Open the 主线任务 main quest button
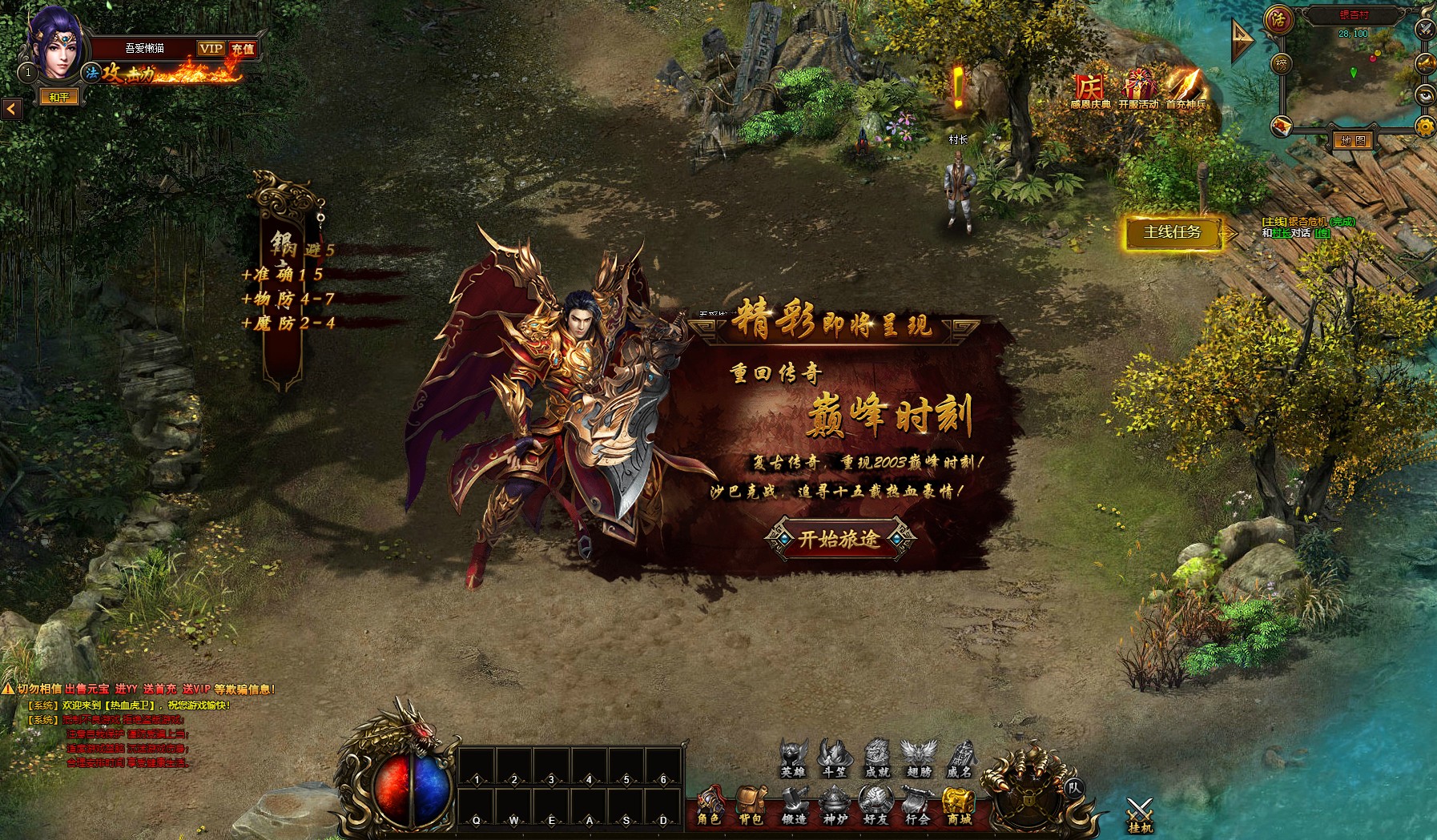This screenshot has width=1437, height=840. coord(1173,232)
